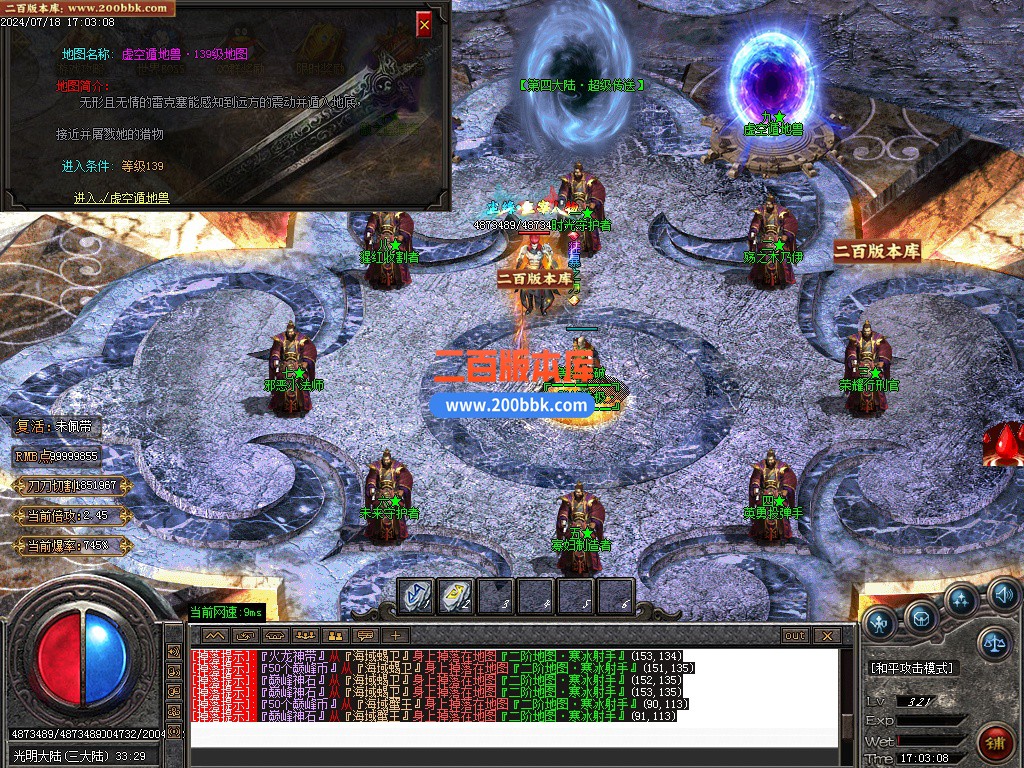Image resolution: width=1024 pixels, height=768 pixels.
Task: Select the yellow rune skill in hotbar slot 2
Action: (x=455, y=597)
